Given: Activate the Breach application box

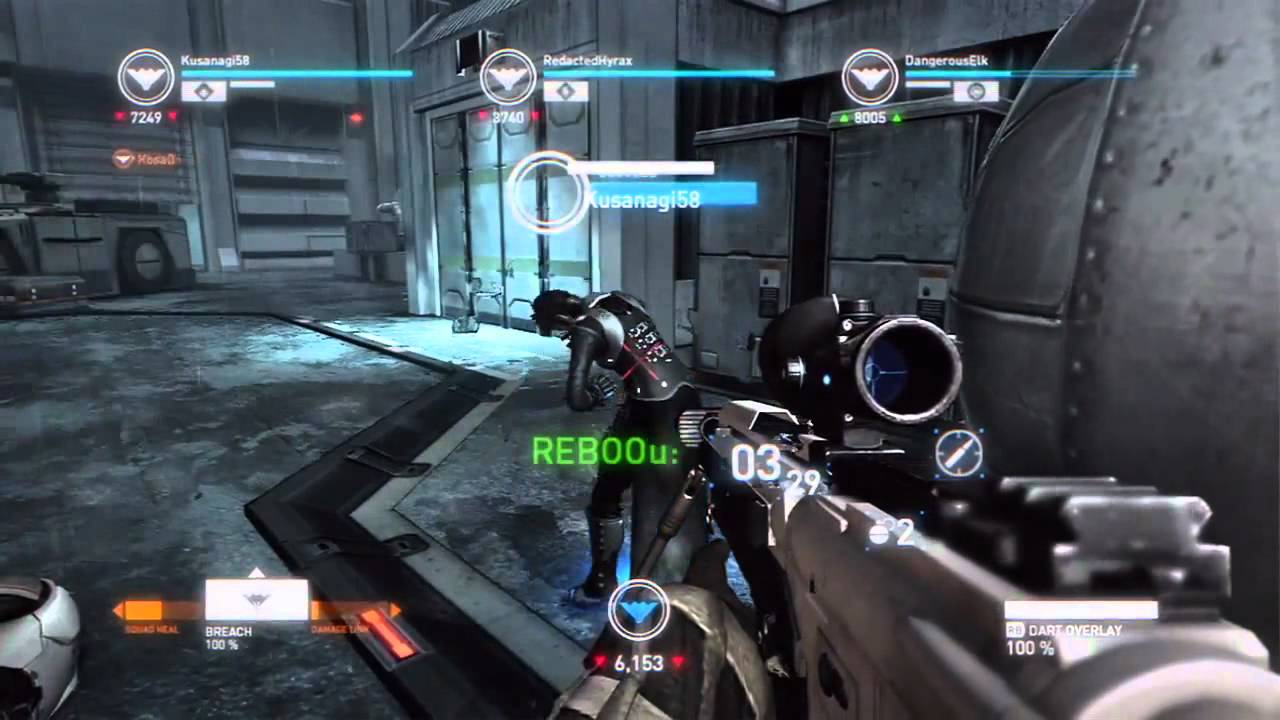Looking at the screenshot, I should pyautogui.click(x=257, y=600).
